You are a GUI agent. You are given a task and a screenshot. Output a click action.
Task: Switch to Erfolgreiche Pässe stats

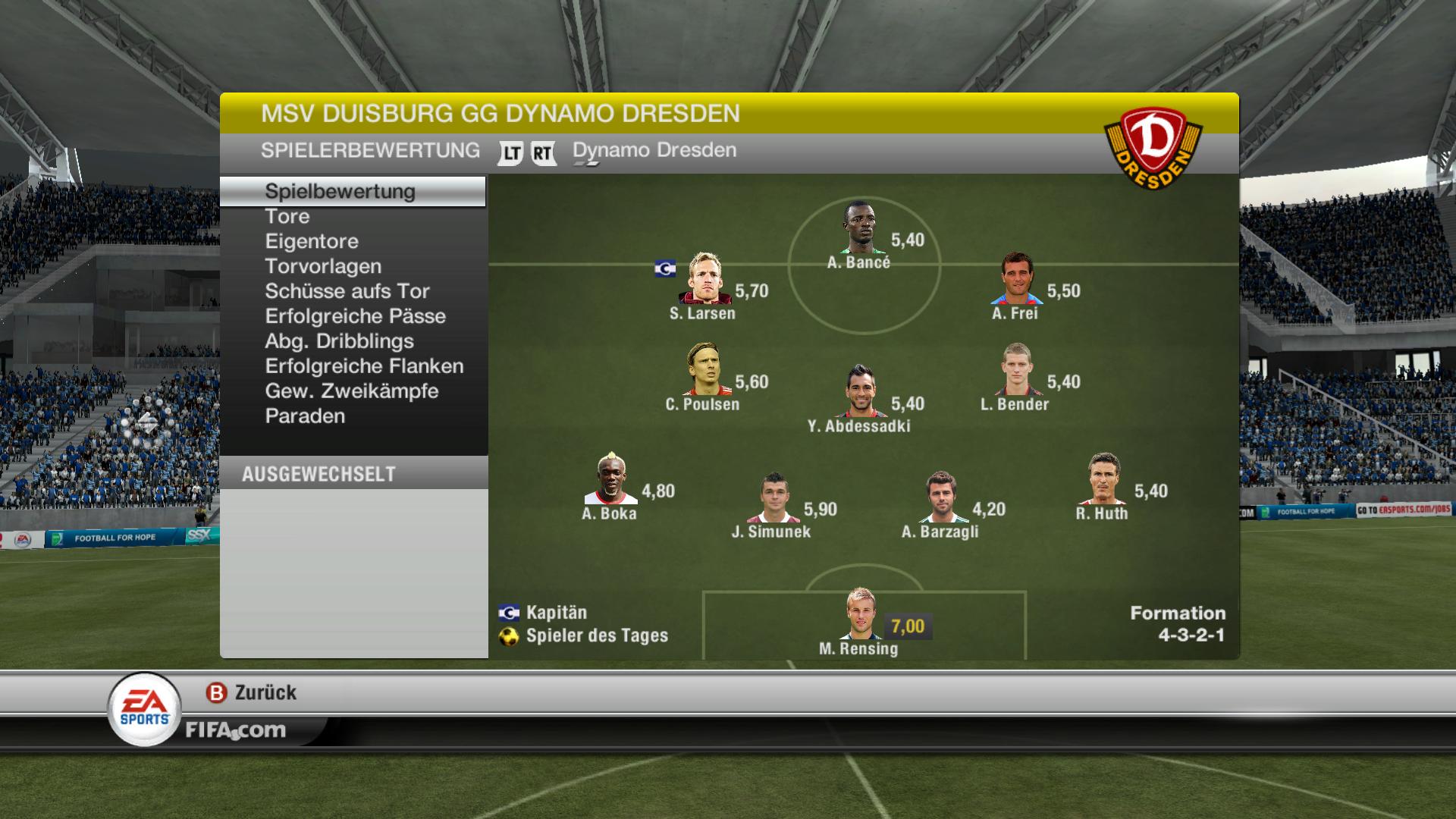pyautogui.click(x=355, y=316)
